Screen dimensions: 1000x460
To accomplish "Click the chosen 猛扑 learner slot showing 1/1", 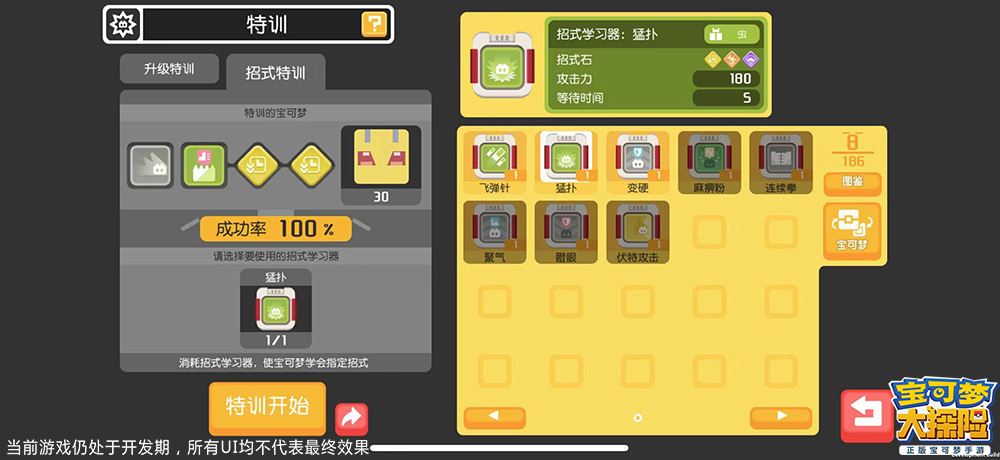I will point(275,308).
